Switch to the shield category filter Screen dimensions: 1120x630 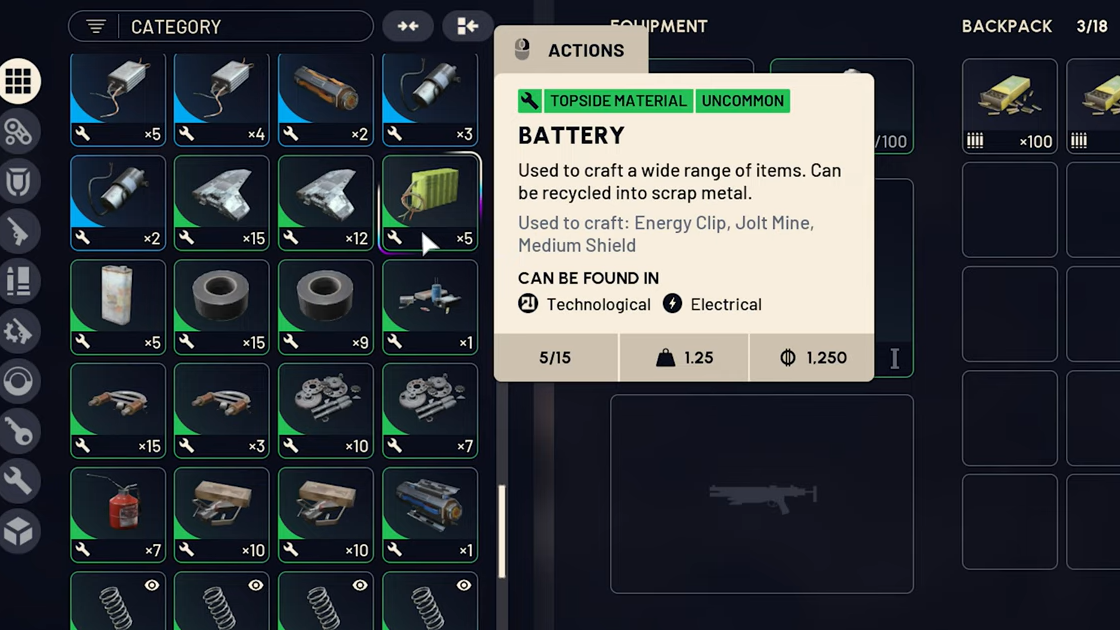point(19,182)
